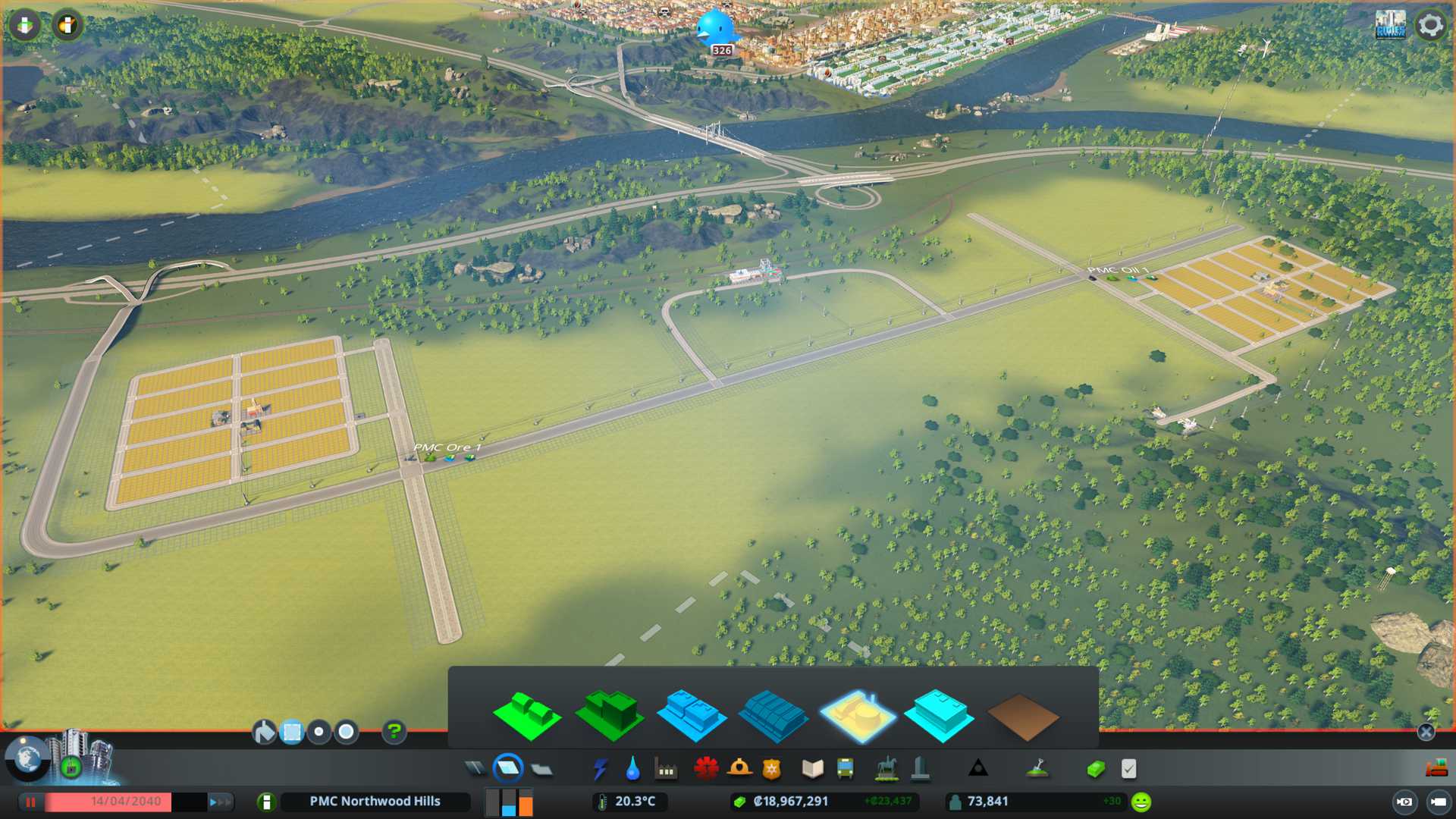Toggle the pause button
This screenshot has width=1456, height=819.
[31, 802]
